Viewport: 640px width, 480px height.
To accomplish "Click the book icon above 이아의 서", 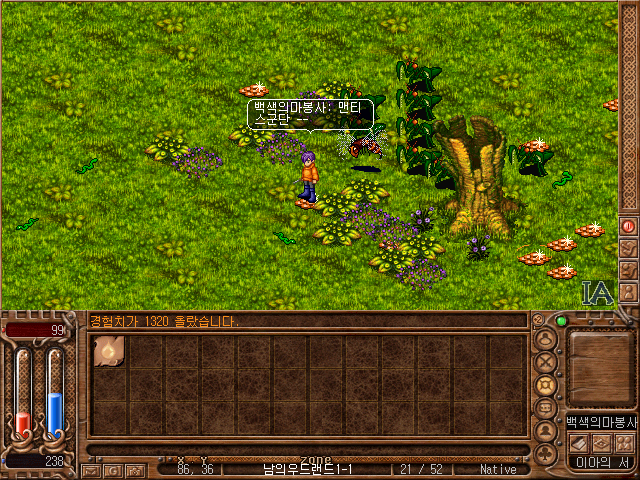I will 579,443.
